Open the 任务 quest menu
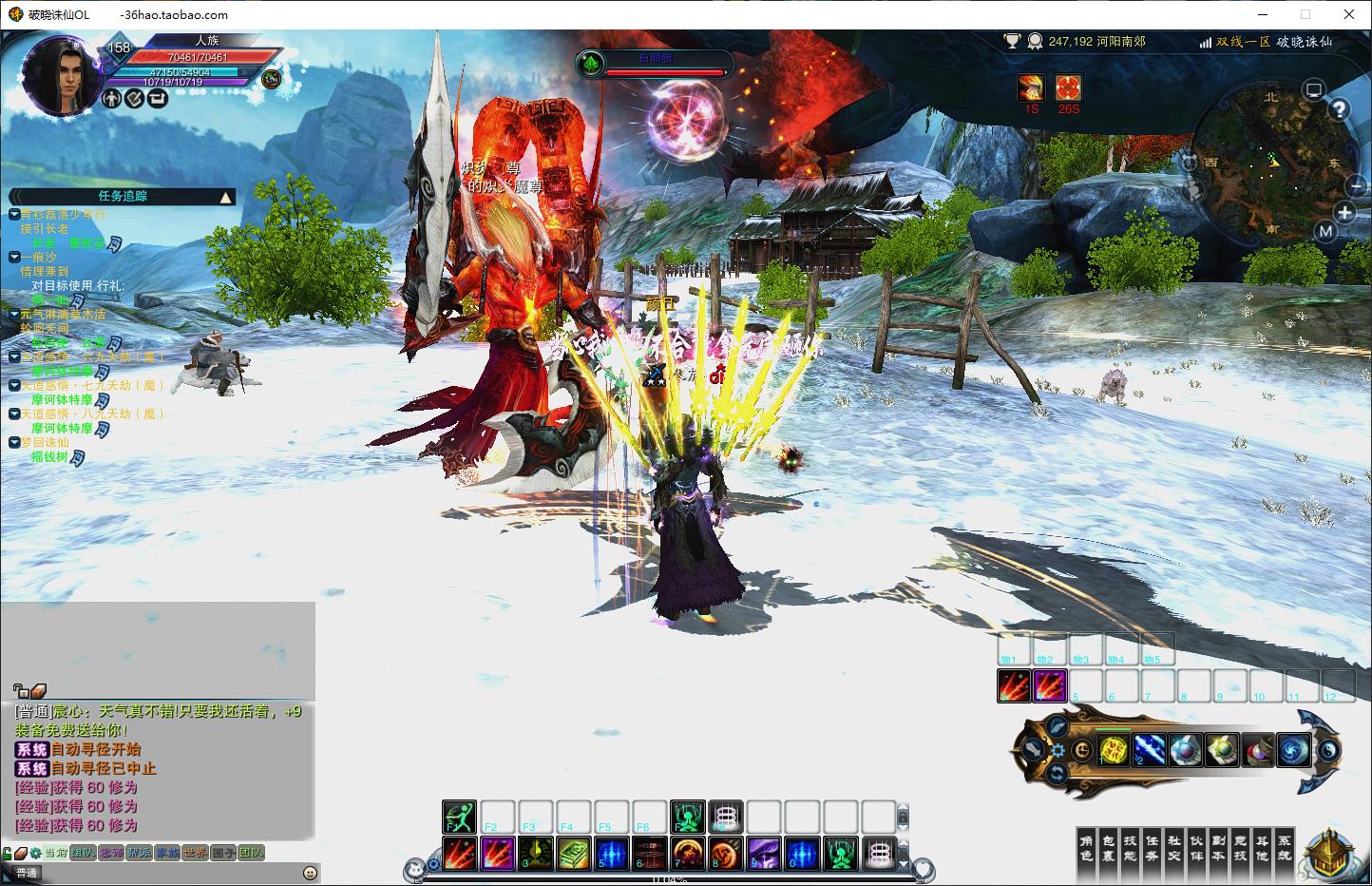 click(1151, 847)
